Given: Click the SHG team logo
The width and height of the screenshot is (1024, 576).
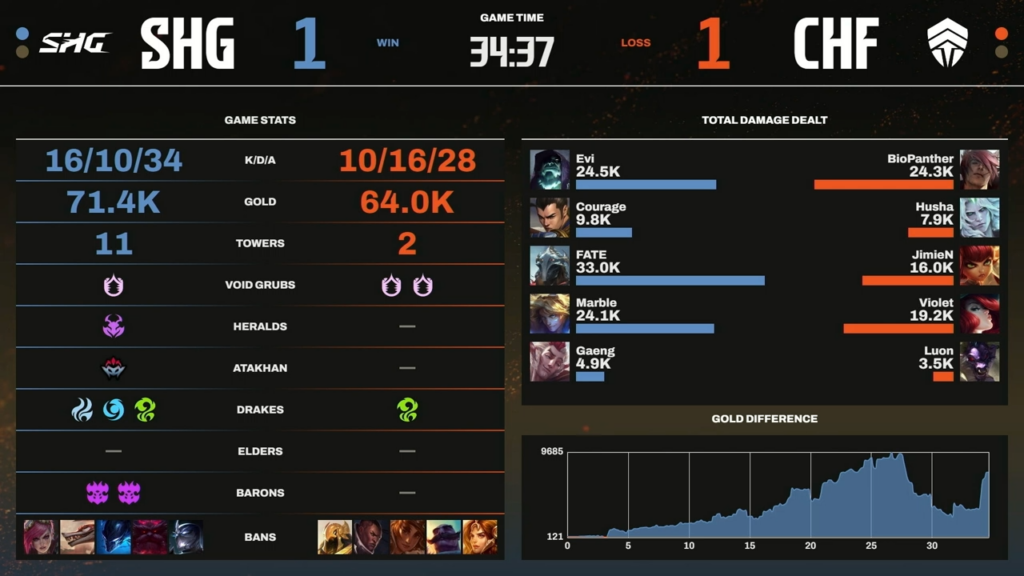Looking at the screenshot, I should click(x=74, y=43).
